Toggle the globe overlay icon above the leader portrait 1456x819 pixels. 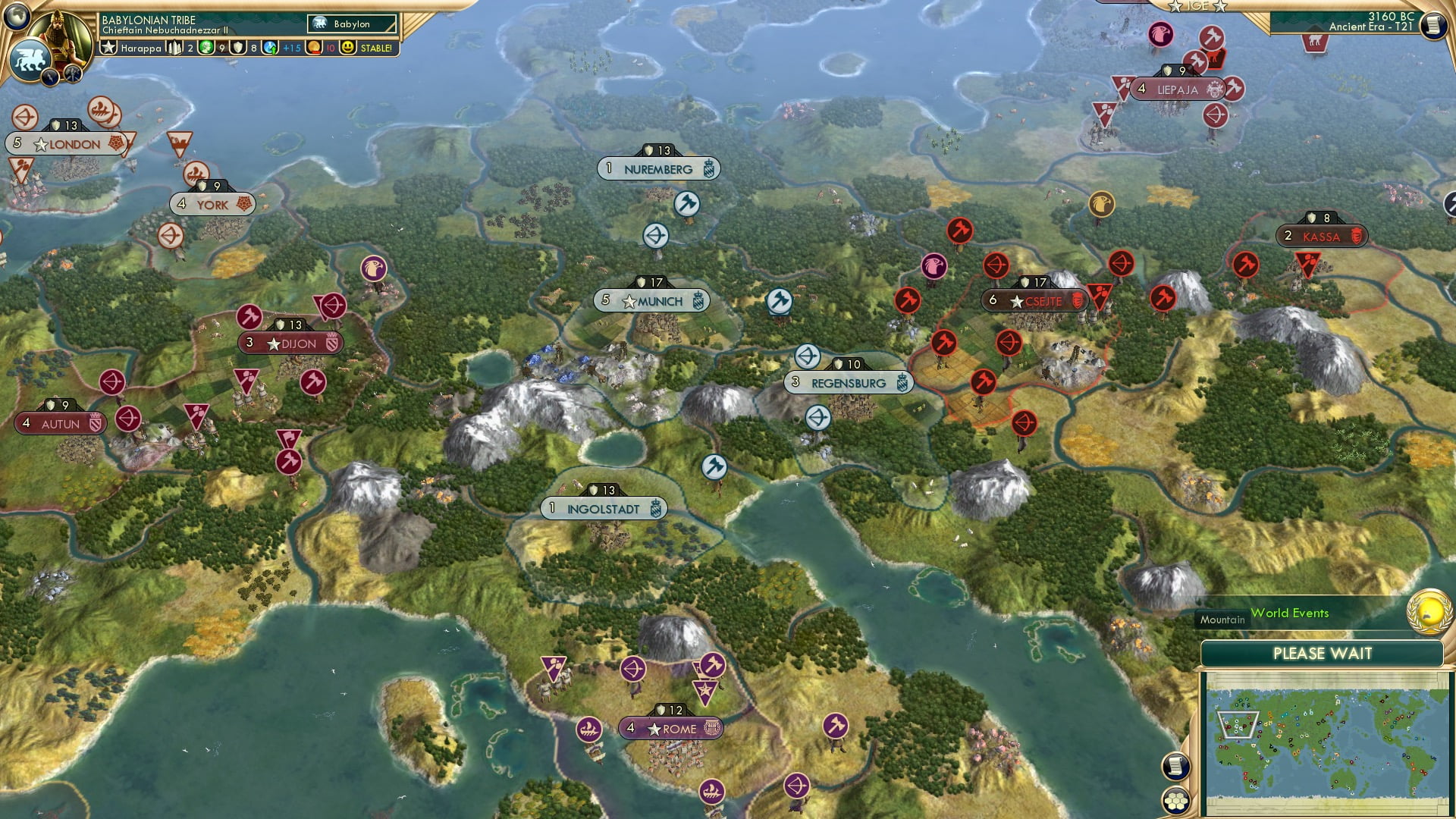[17, 17]
